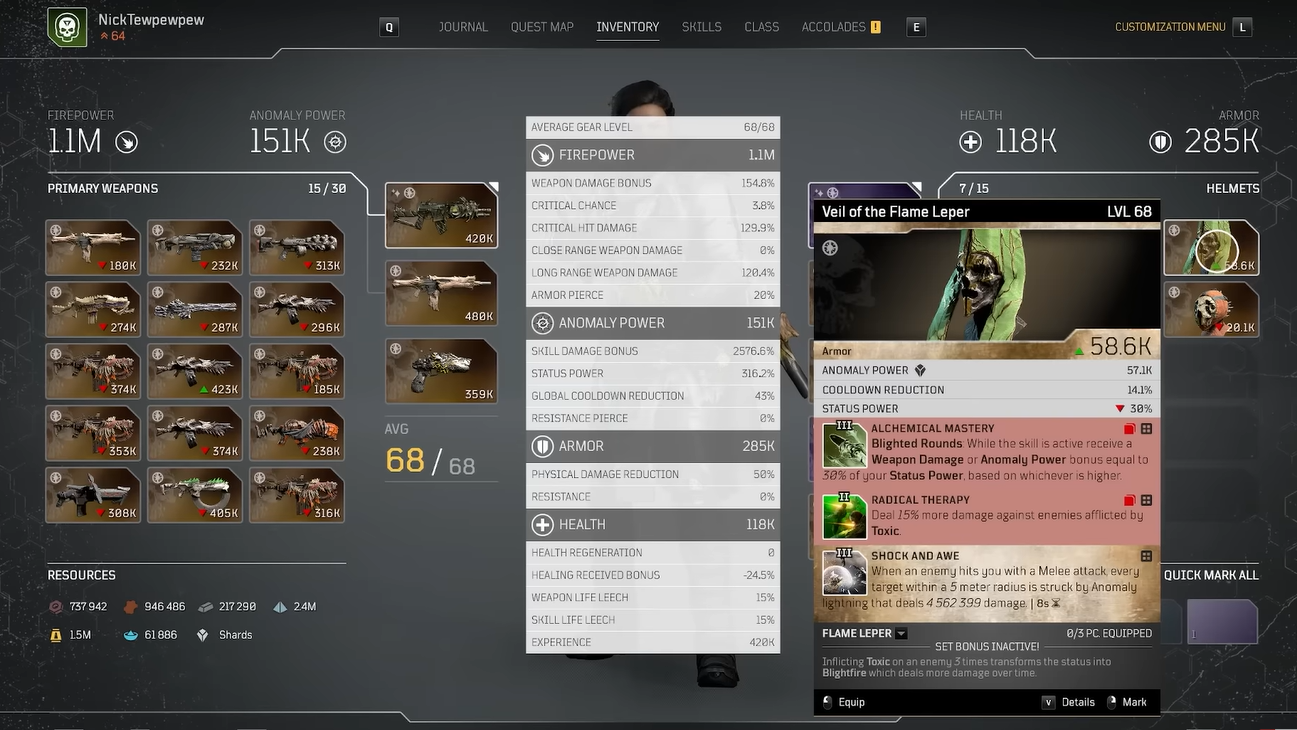Screen dimensions: 1297x730
Task: Switch to the Journal tab
Action: pos(463,27)
